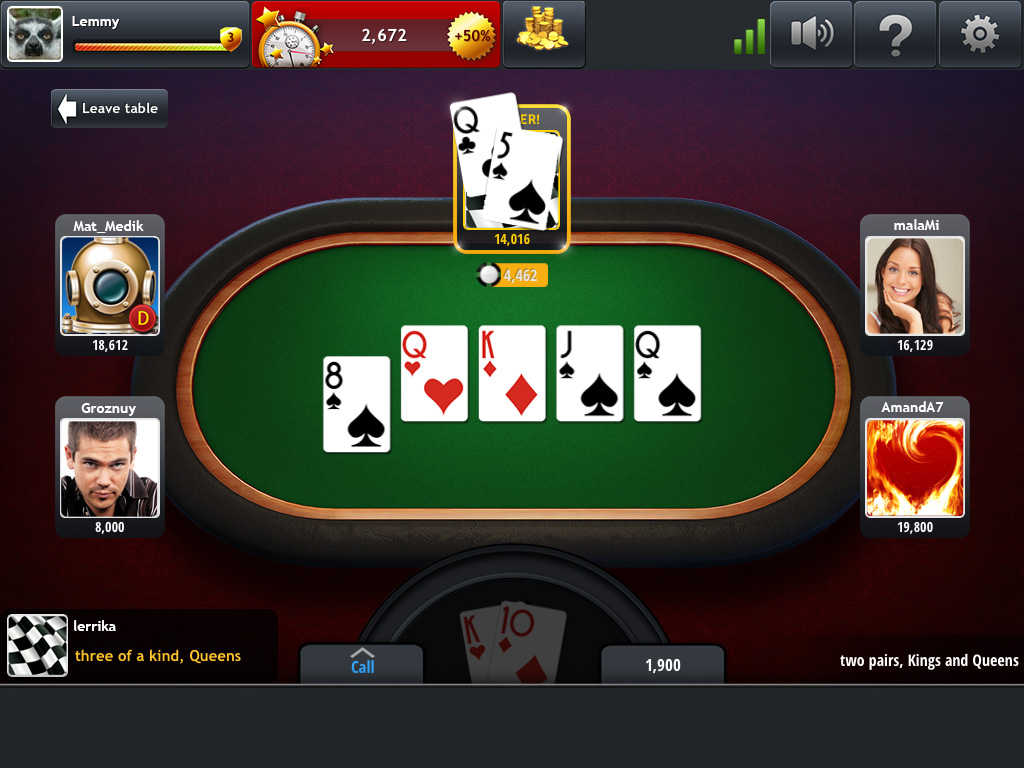The height and width of the screenshot is (768, 1024).
Task: View AmandA7's player avatar
Action: tap(915, 467)
